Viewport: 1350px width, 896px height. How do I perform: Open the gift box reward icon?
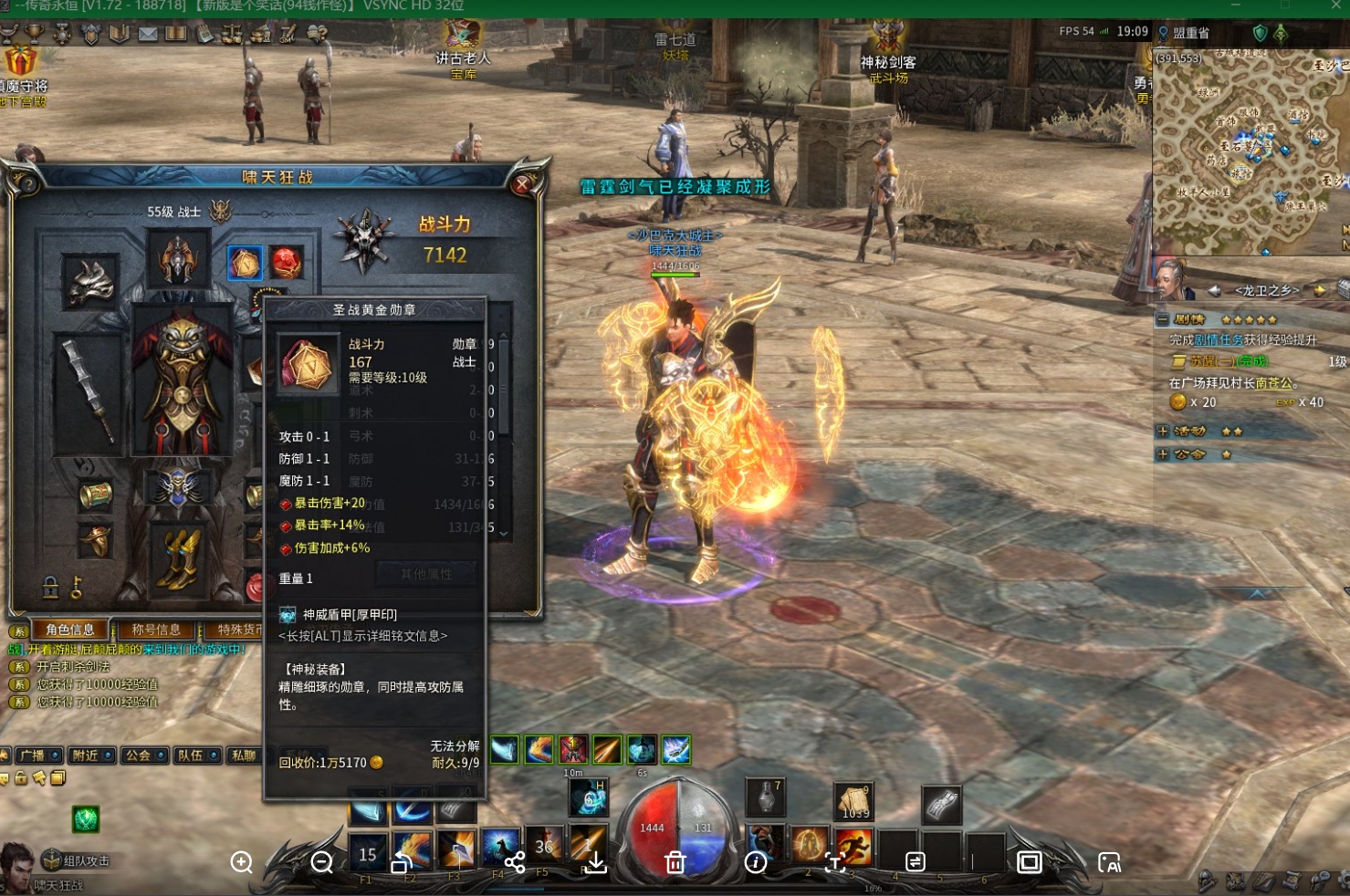tap(20, 62)
